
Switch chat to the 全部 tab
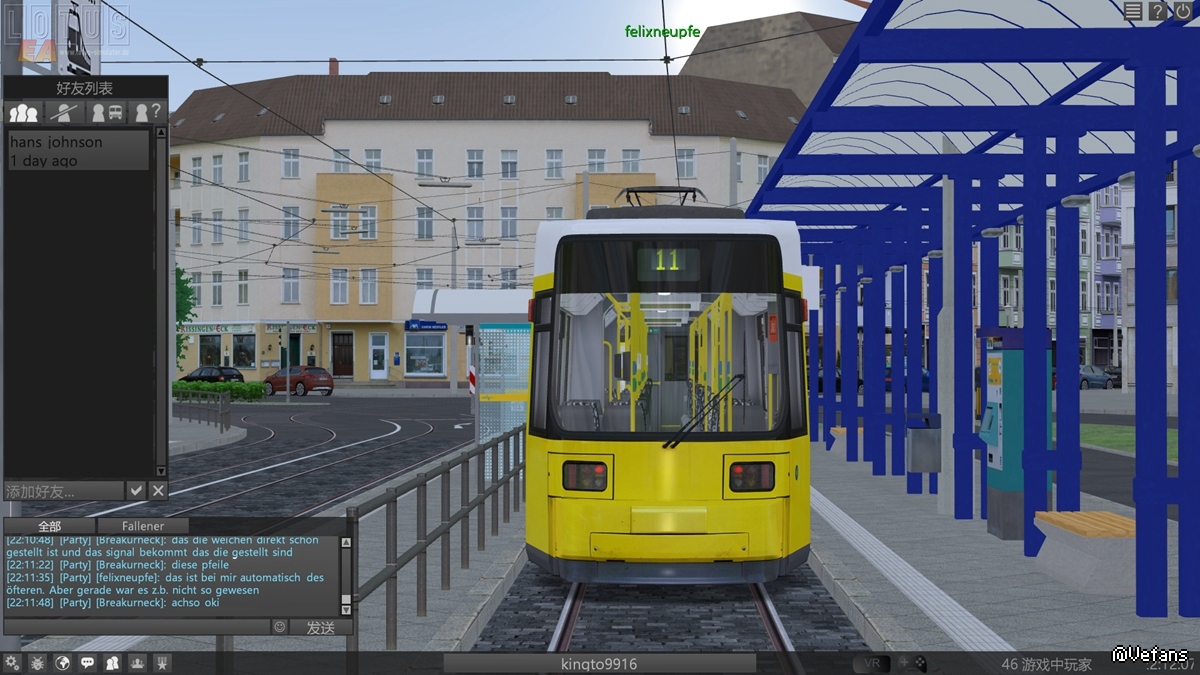(49, 526)
